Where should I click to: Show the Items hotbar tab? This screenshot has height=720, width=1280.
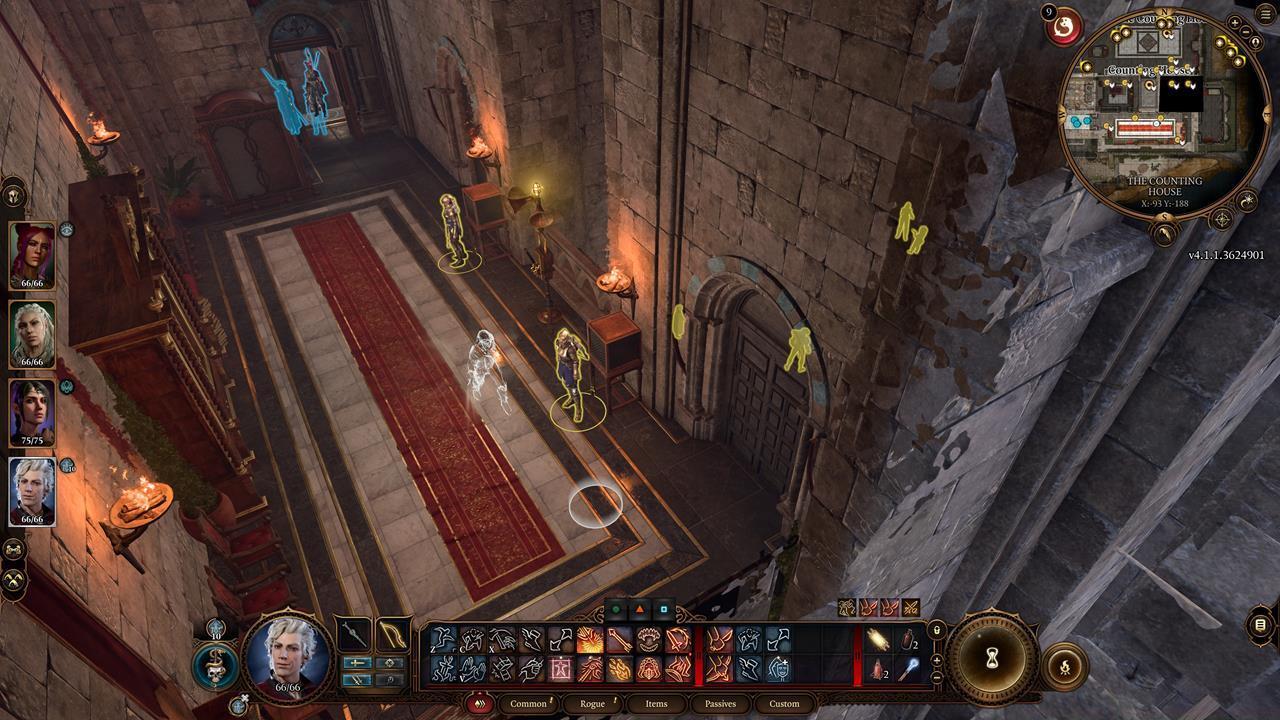tap(656, 704)
